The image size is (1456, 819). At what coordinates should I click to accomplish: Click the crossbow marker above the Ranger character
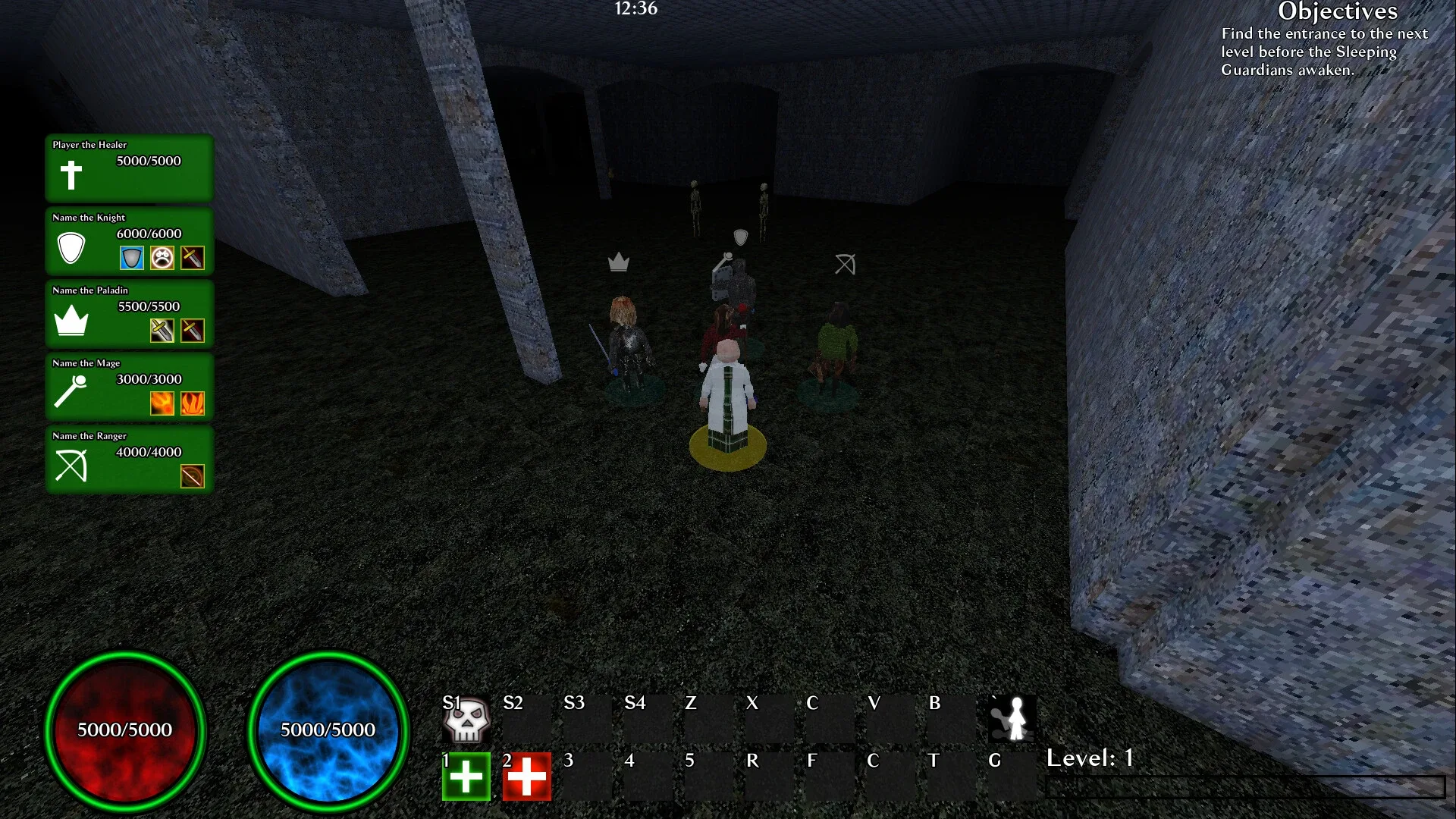point(844,264)
